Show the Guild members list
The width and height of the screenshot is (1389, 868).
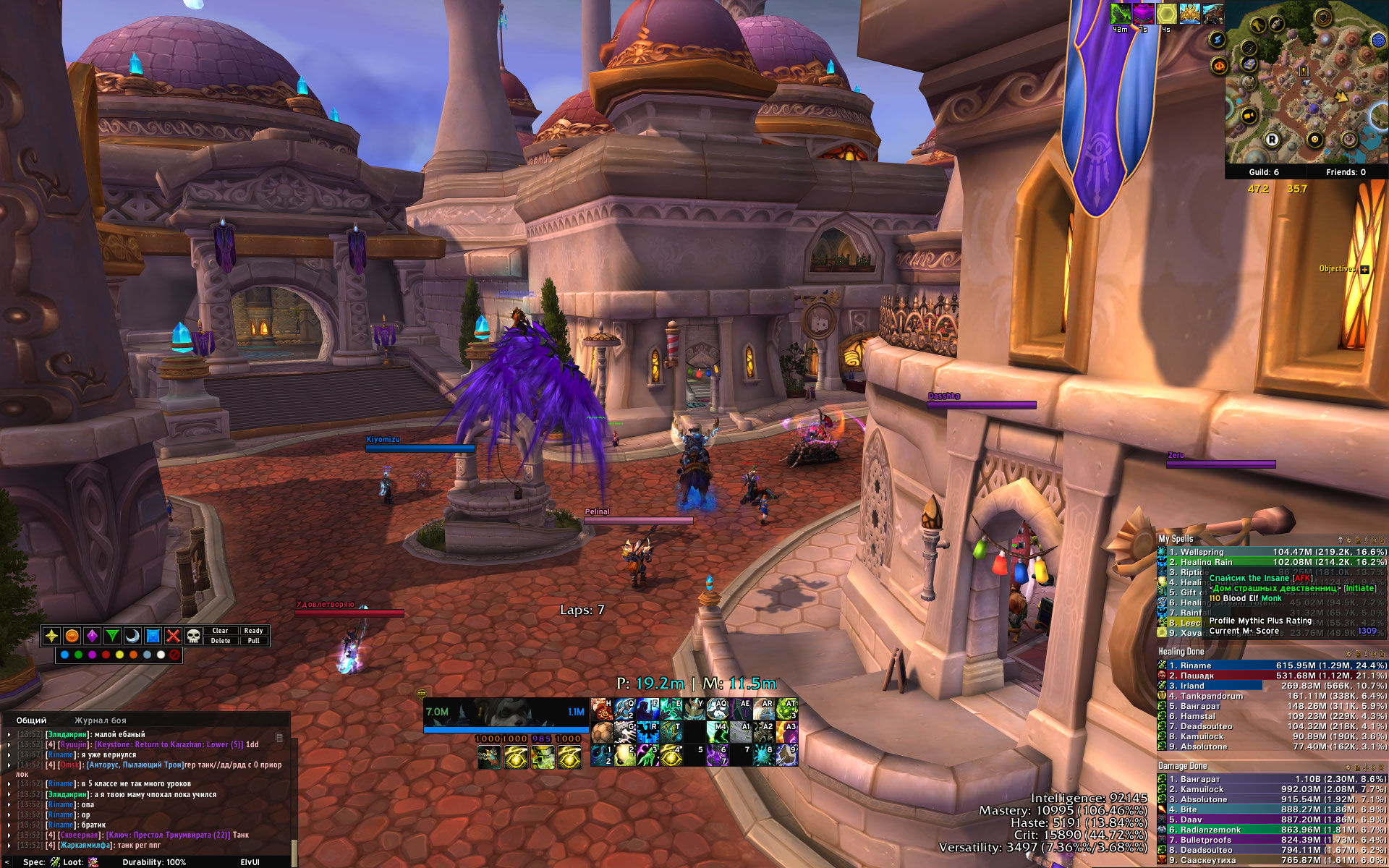click(1264, 172)
